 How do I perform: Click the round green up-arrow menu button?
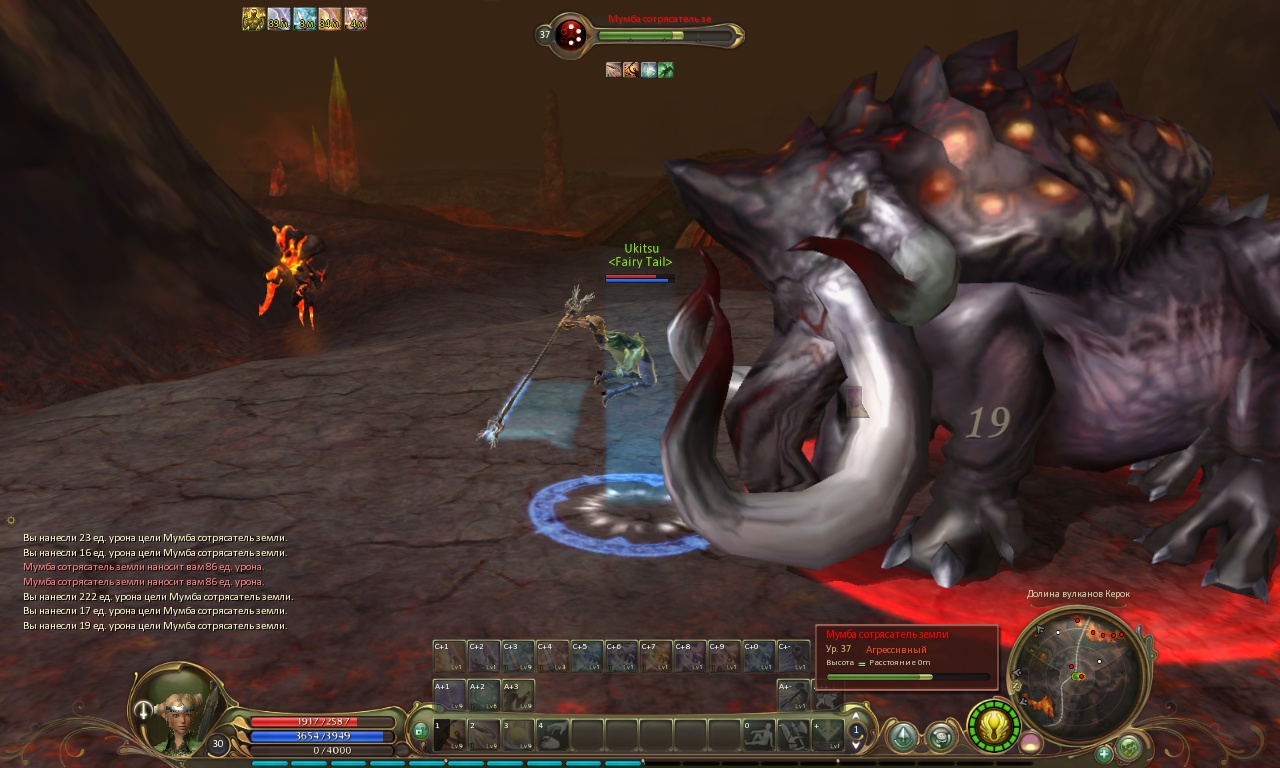904,738
